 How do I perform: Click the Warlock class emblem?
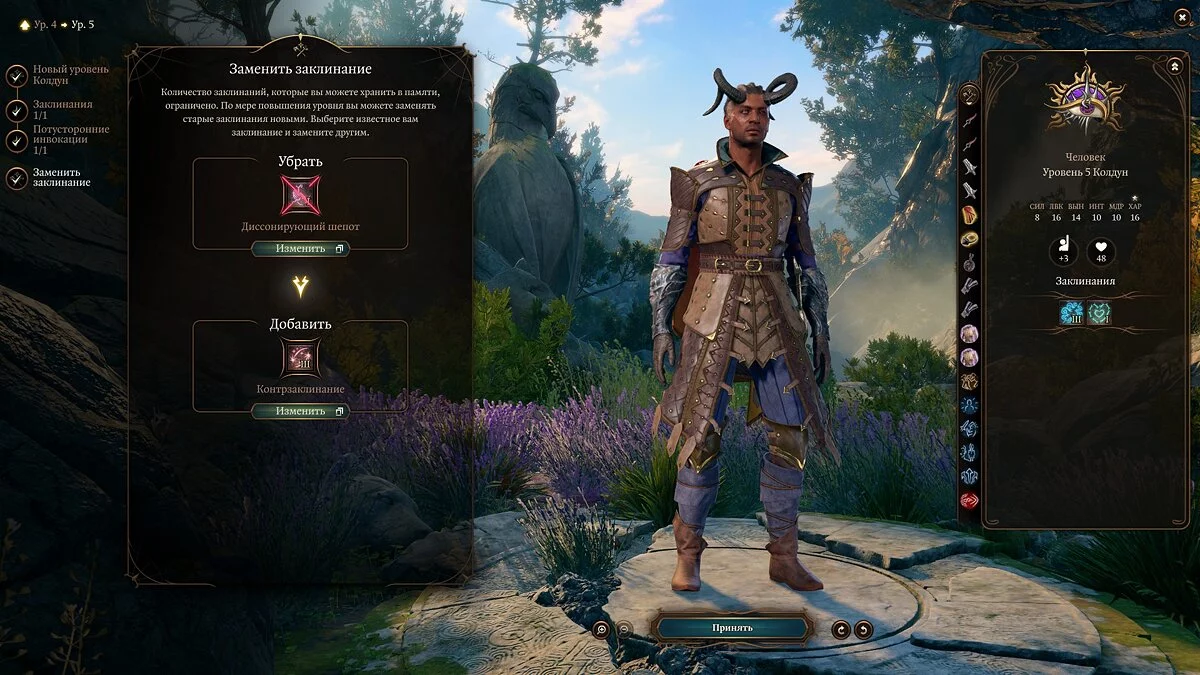click(x=1085, y=101)
